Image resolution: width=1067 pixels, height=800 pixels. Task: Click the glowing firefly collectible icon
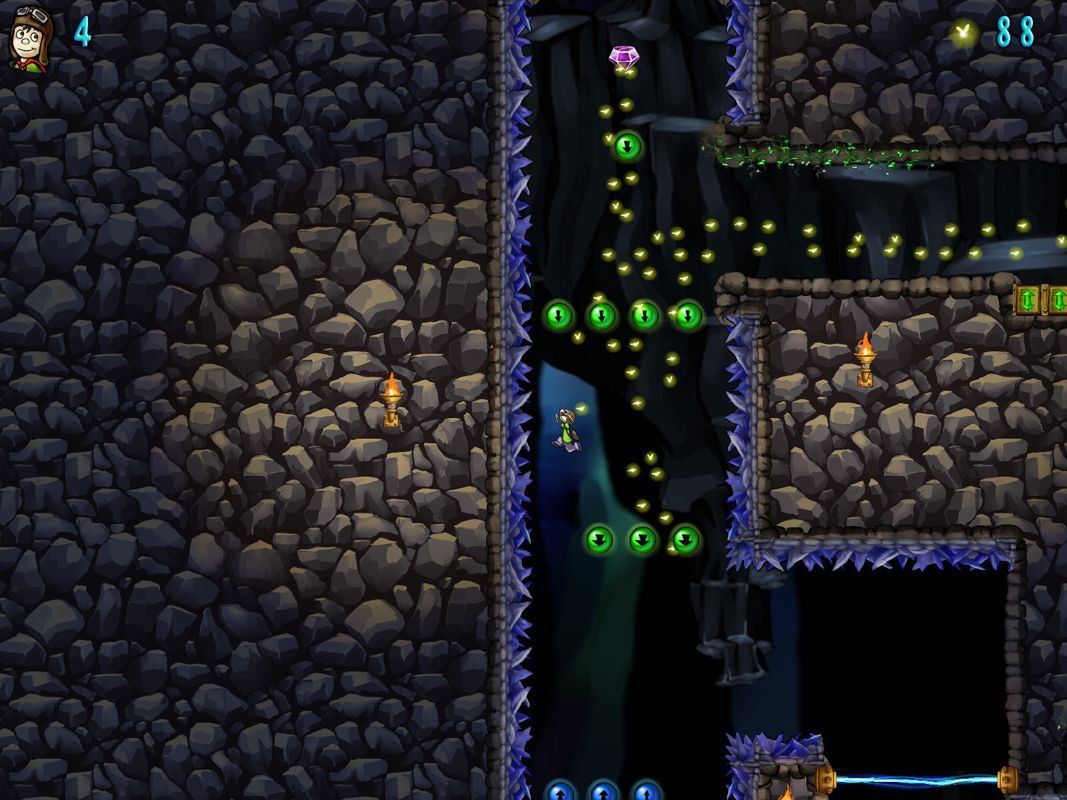964,32
